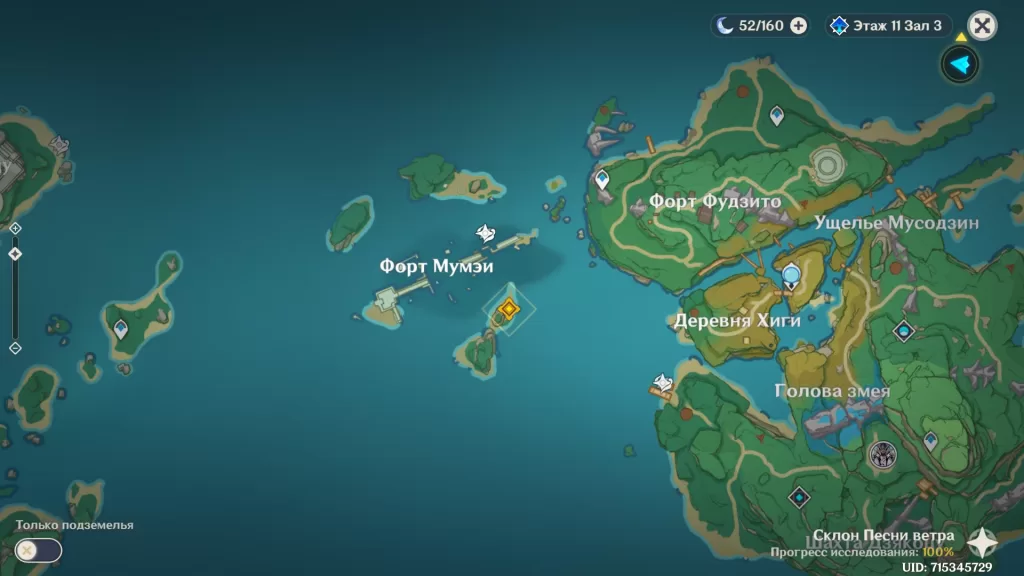Select the Statue of the Seven marker

pos(791,275)
